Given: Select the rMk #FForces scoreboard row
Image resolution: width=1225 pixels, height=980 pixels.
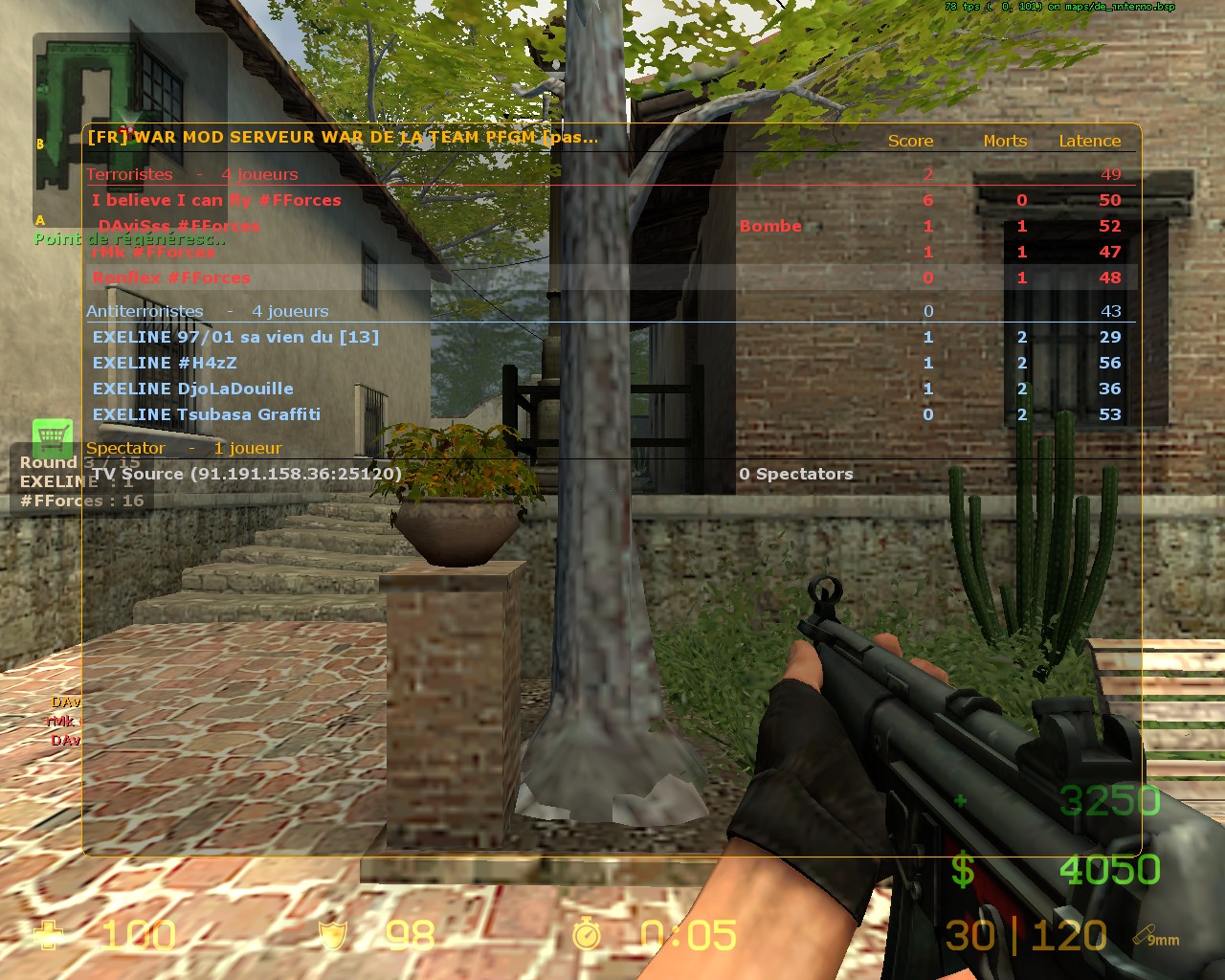Looking at the screenshot, I should (153, 252).
